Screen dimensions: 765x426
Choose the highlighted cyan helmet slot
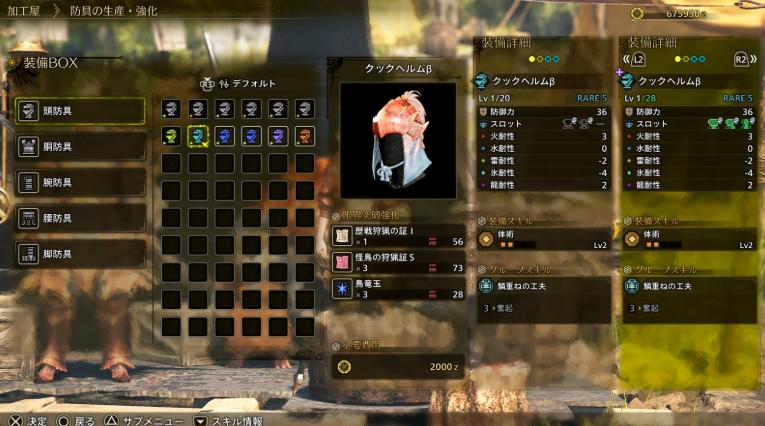click(198, 136)
